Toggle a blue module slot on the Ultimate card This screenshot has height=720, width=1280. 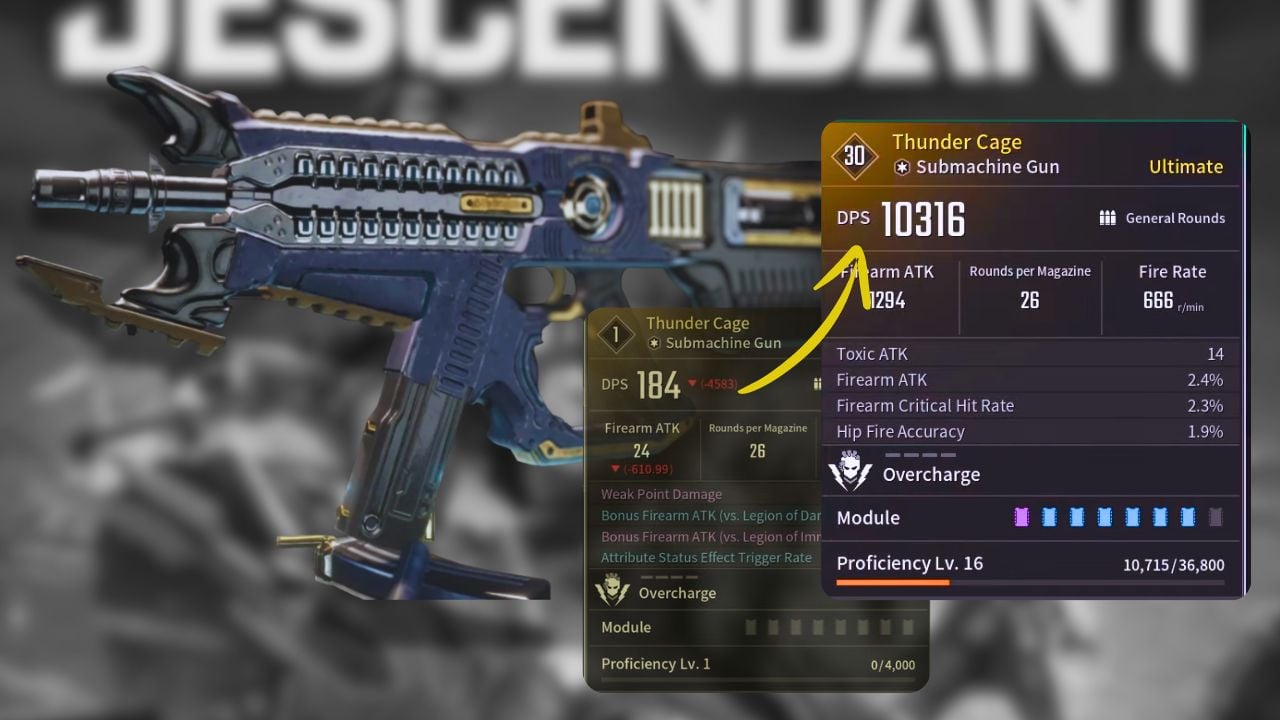pos(1079,517)
